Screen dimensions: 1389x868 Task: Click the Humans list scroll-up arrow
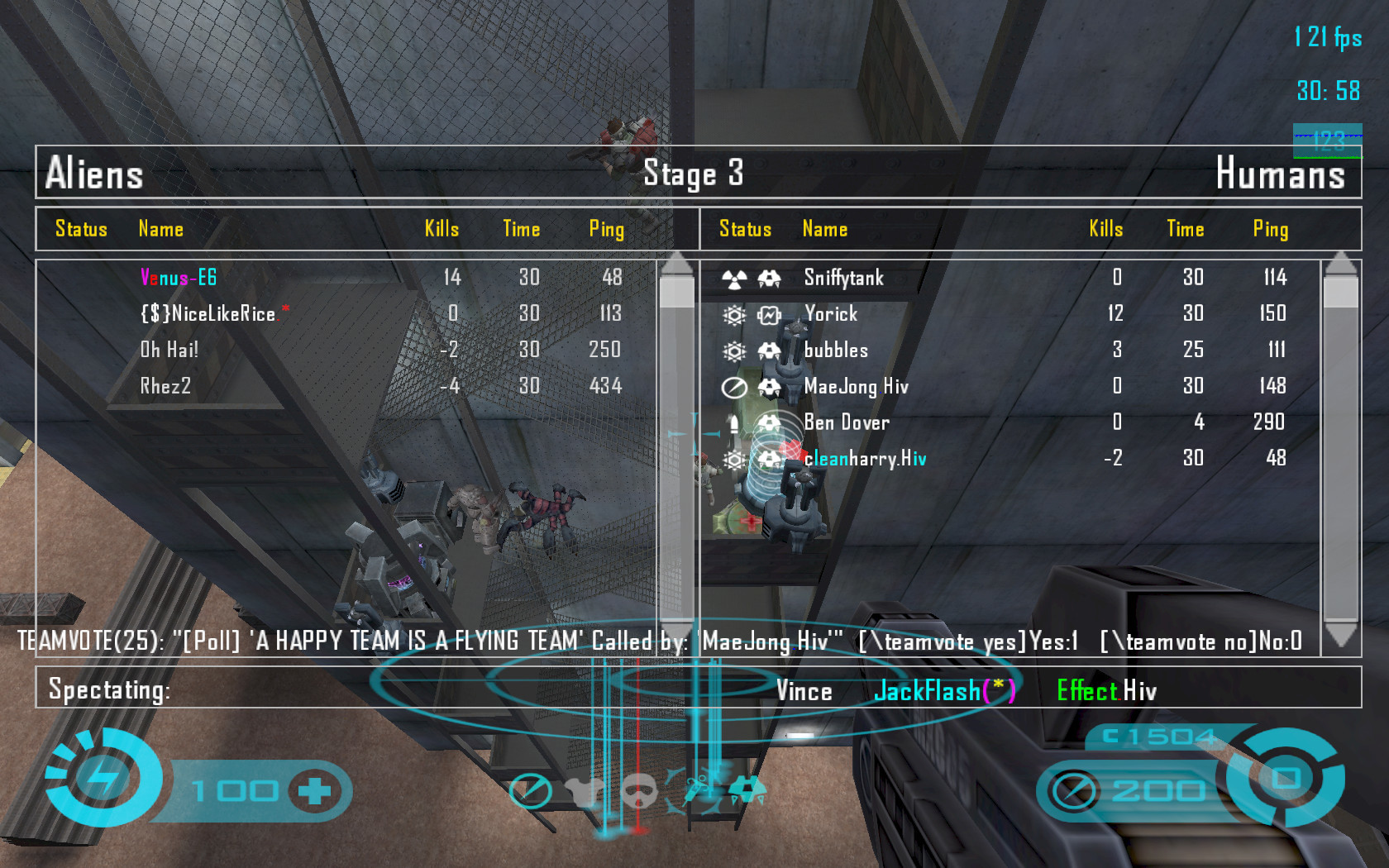point(1340,264)
